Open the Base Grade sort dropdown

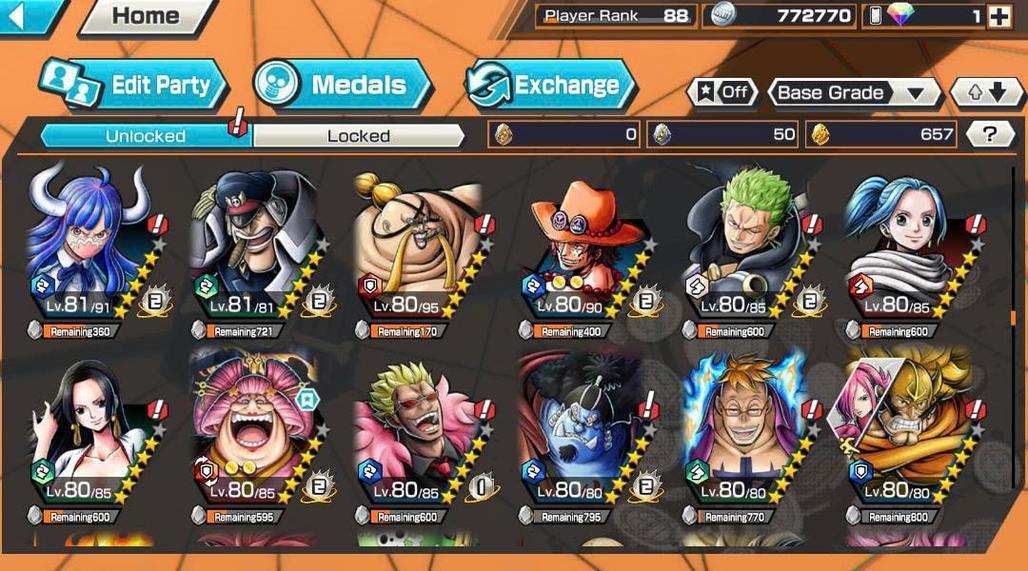[x=852, y=93]
